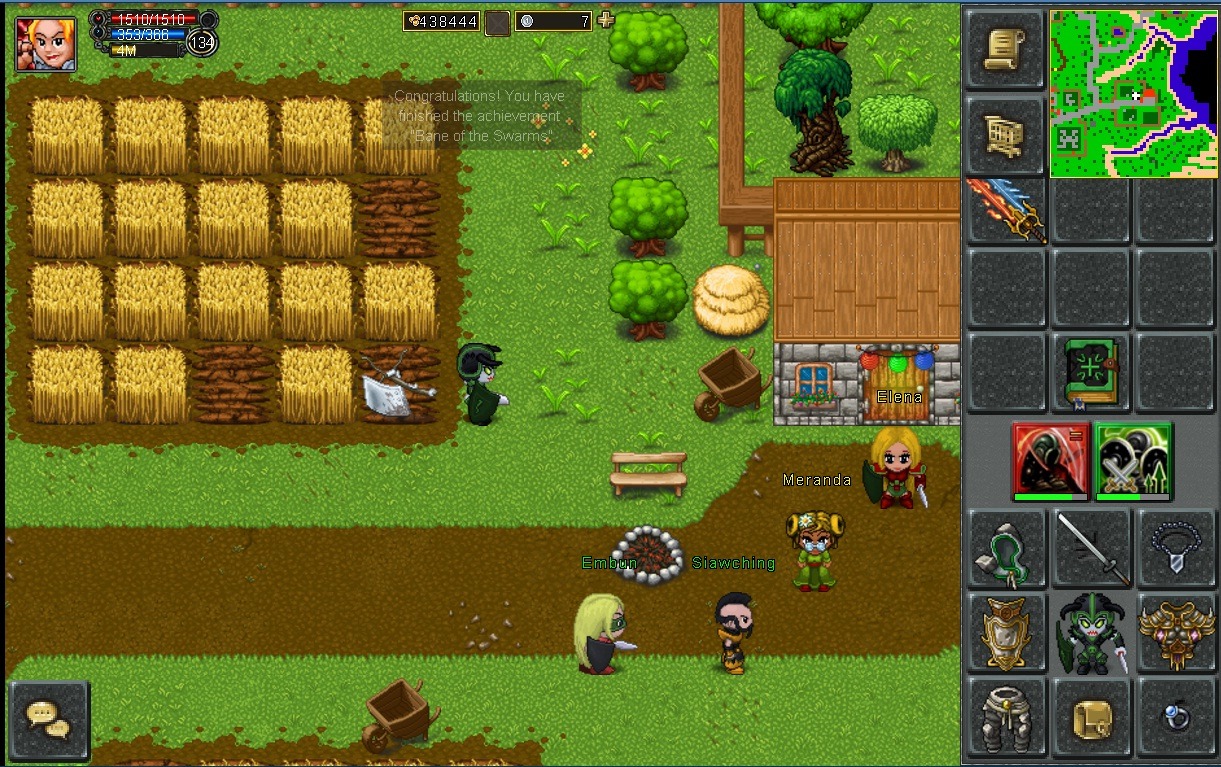Click the plus button to add coins
Screen dimensions: 1221x767
(605, 20)
